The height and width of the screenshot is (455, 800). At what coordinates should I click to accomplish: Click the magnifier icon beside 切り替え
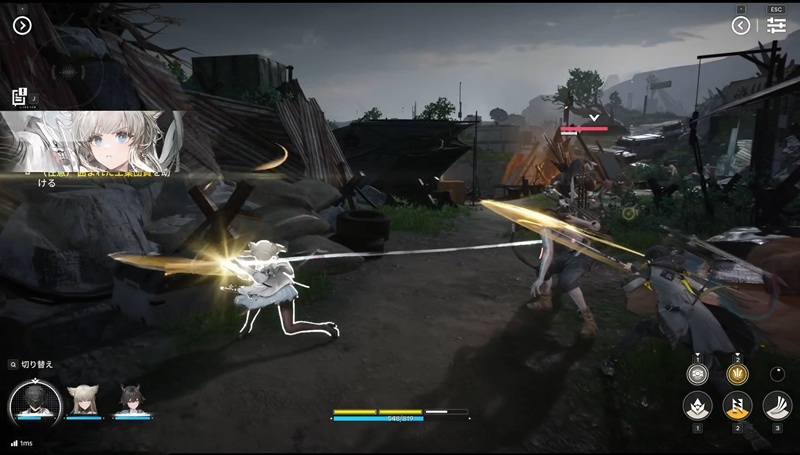click(x=12, y=364)
